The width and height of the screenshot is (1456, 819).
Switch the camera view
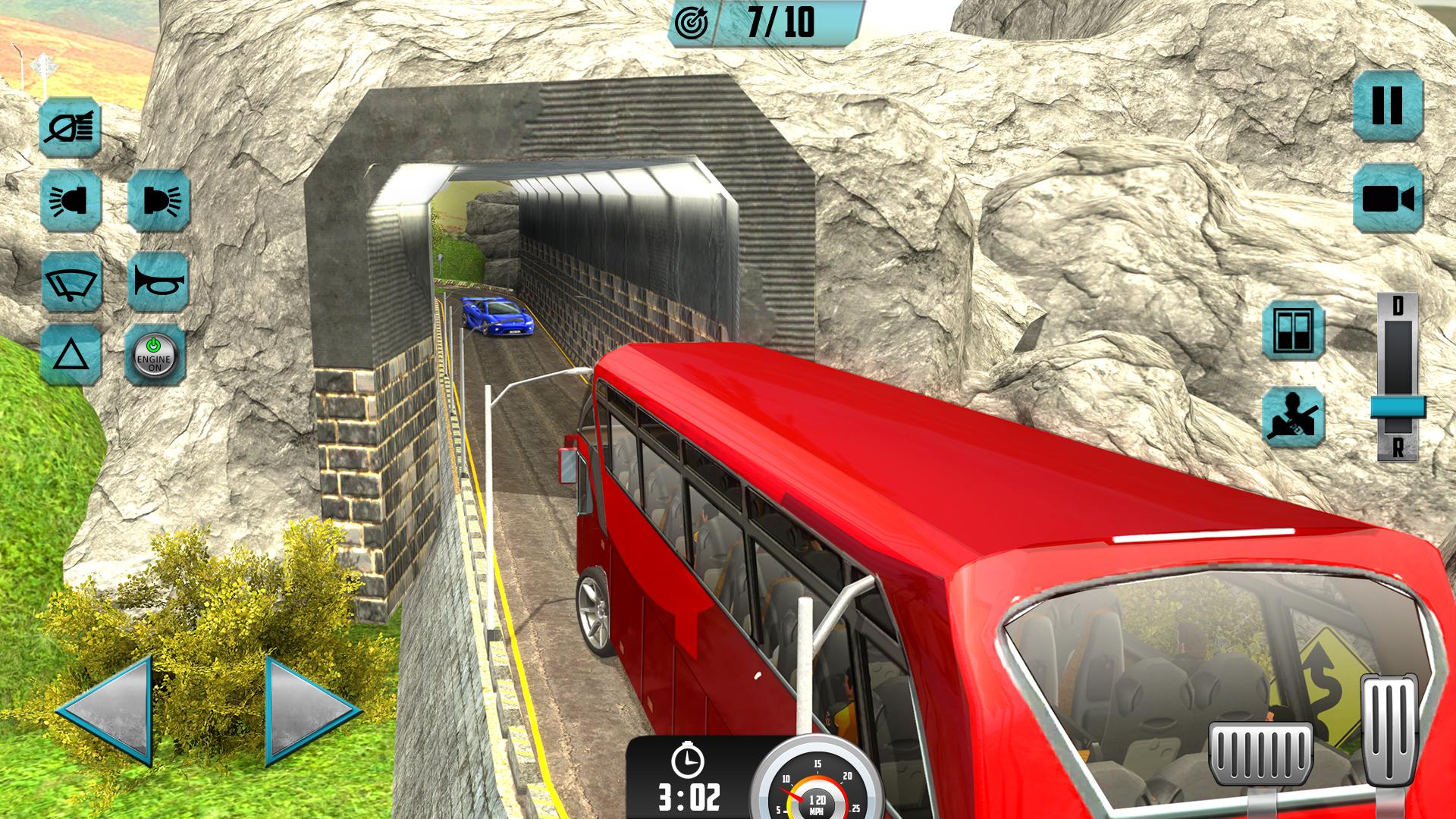[1387, 199]
